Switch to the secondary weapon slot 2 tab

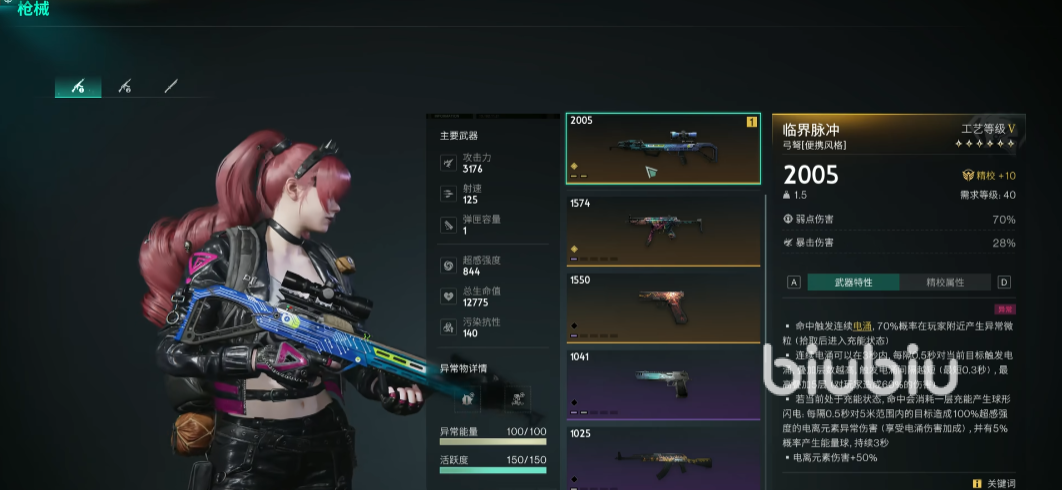125,87
